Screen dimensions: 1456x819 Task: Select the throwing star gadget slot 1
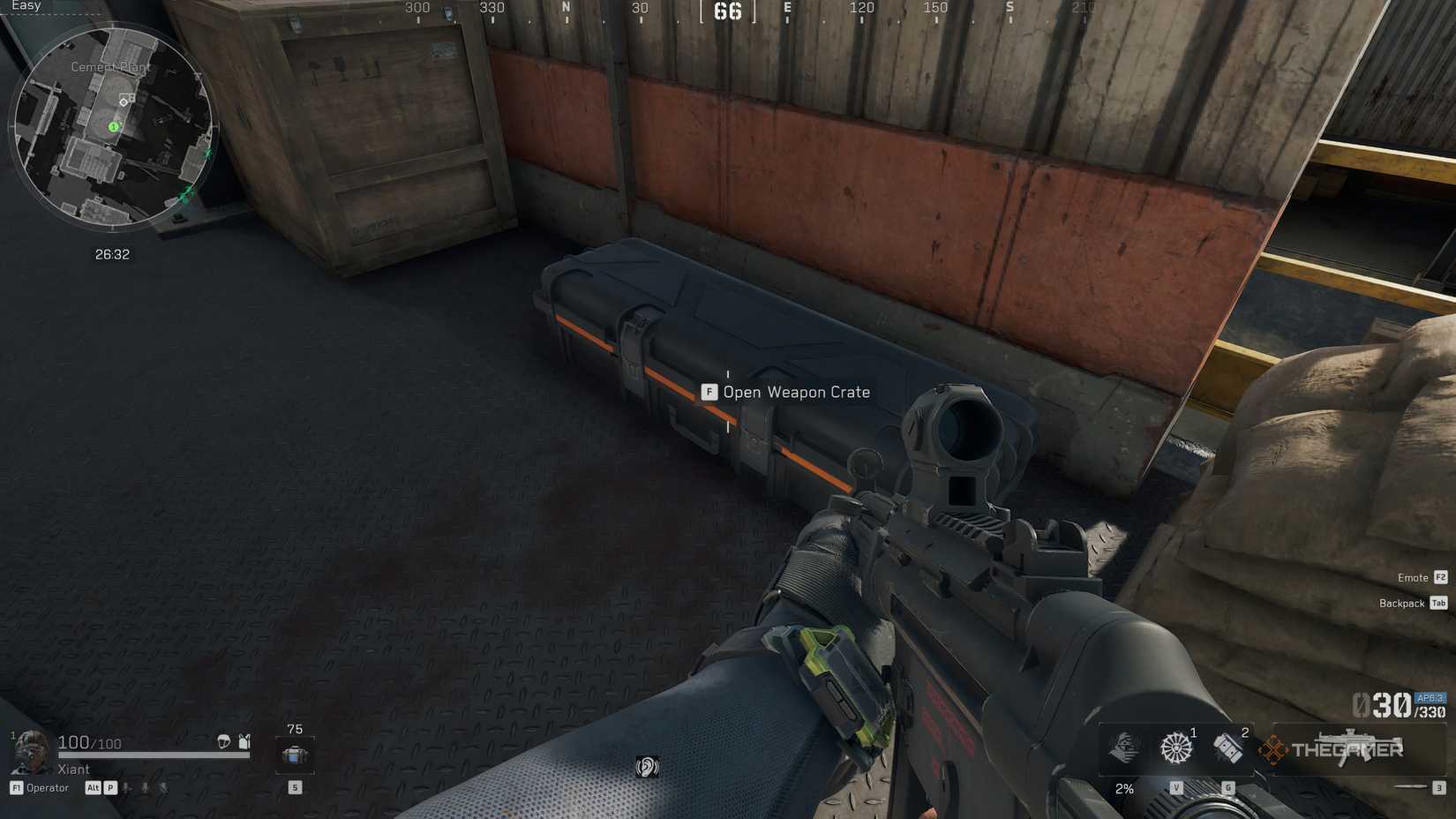tap(1175, 748)
